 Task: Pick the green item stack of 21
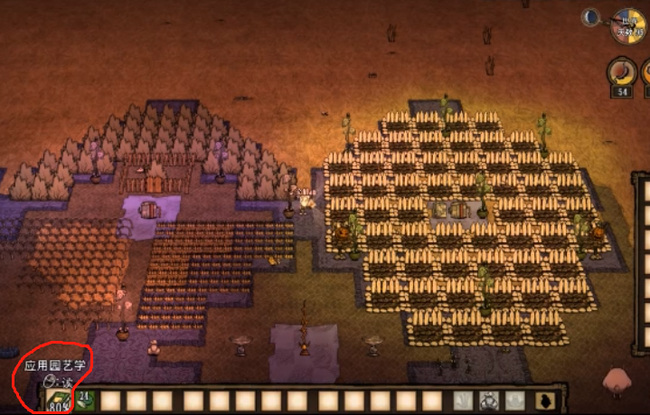point(83,400)
